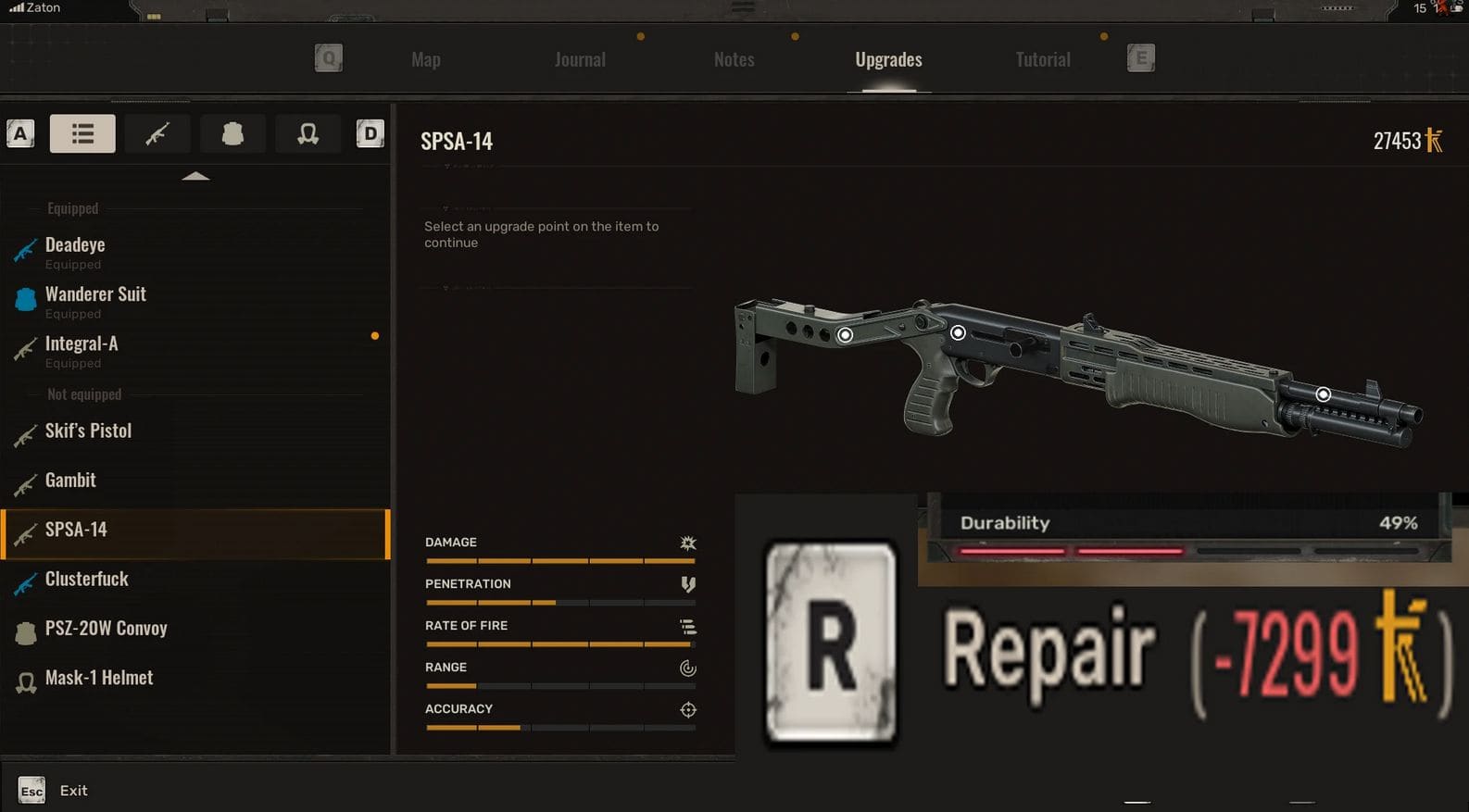Select the barrel upgrade point near muzzle
Screen dimensions: 1469x812
(x=1323, y=394)
